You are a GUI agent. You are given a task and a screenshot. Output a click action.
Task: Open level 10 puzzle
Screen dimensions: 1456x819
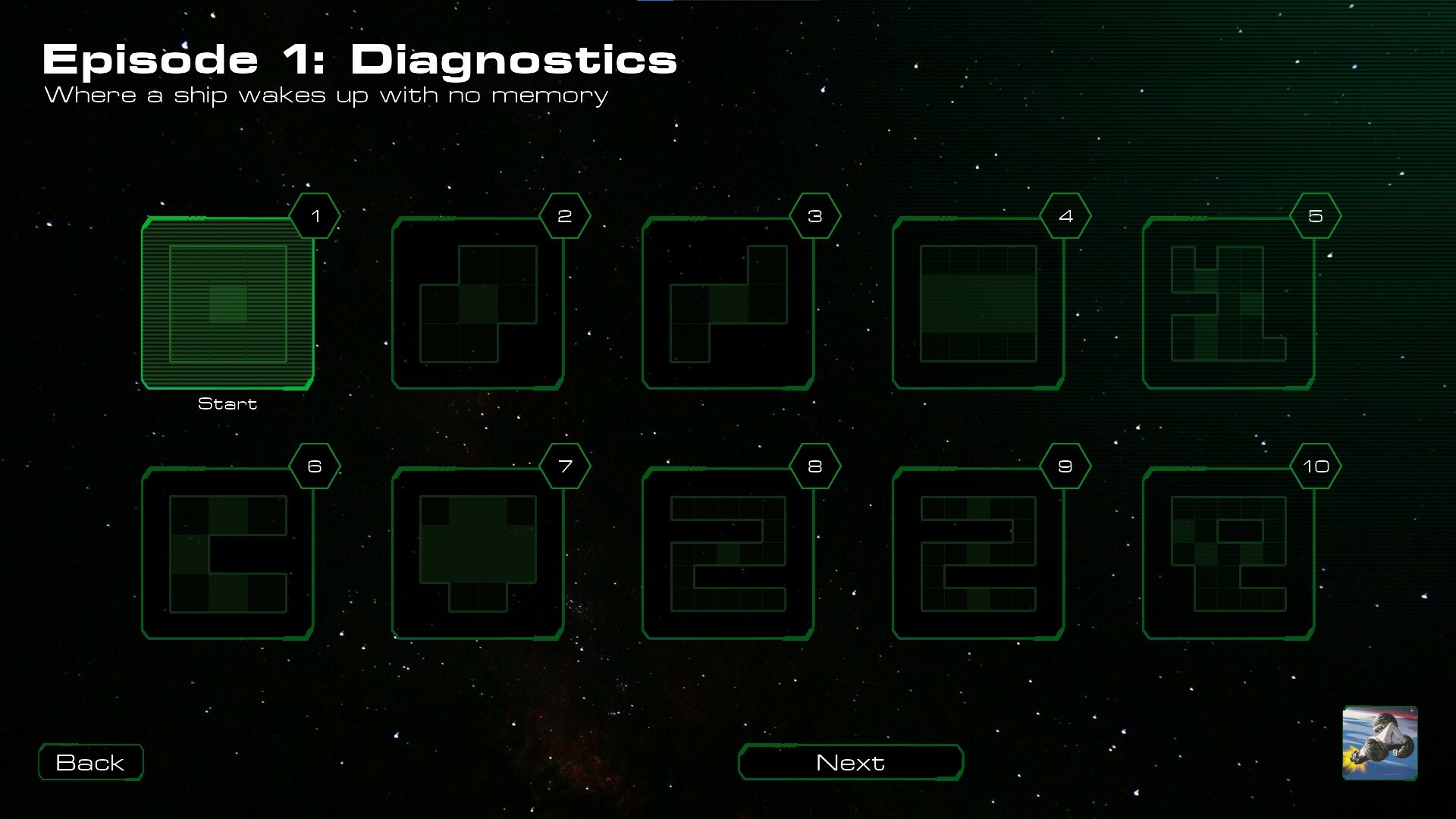click(1228, 554)
